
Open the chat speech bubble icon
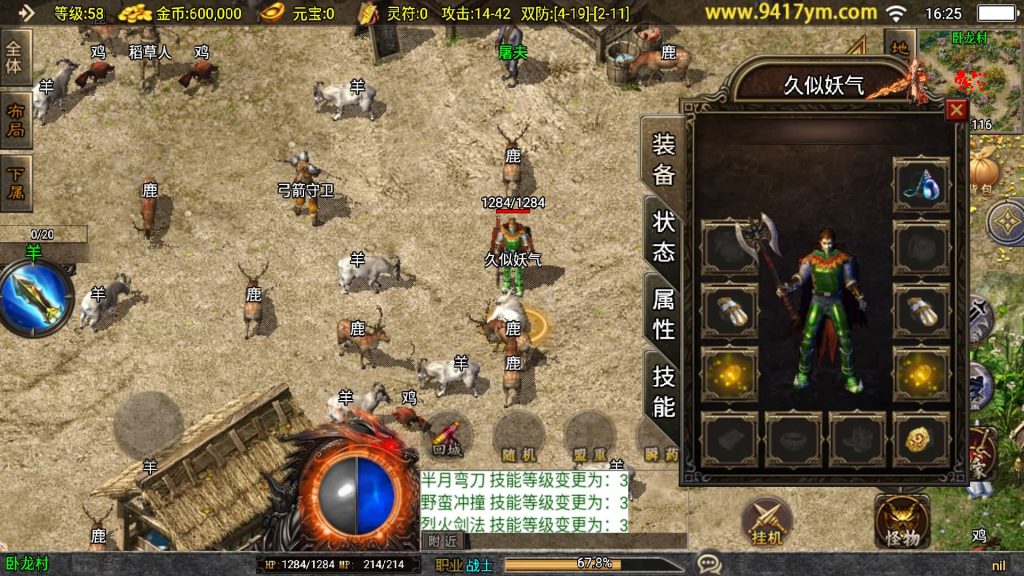tap(709, 563)
